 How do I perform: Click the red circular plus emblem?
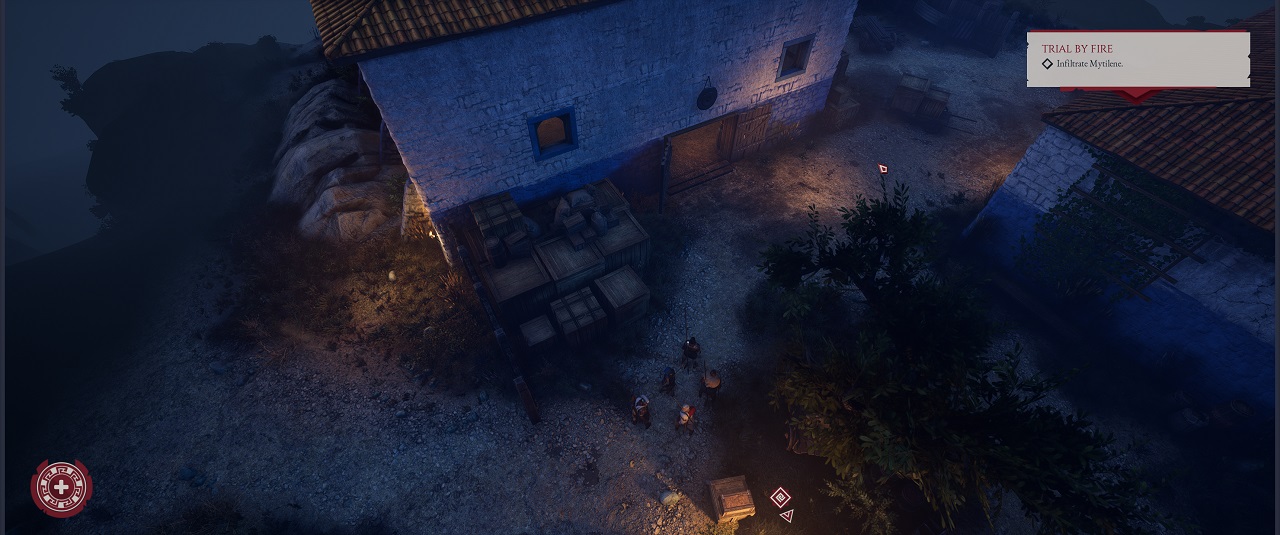point(62,488)
